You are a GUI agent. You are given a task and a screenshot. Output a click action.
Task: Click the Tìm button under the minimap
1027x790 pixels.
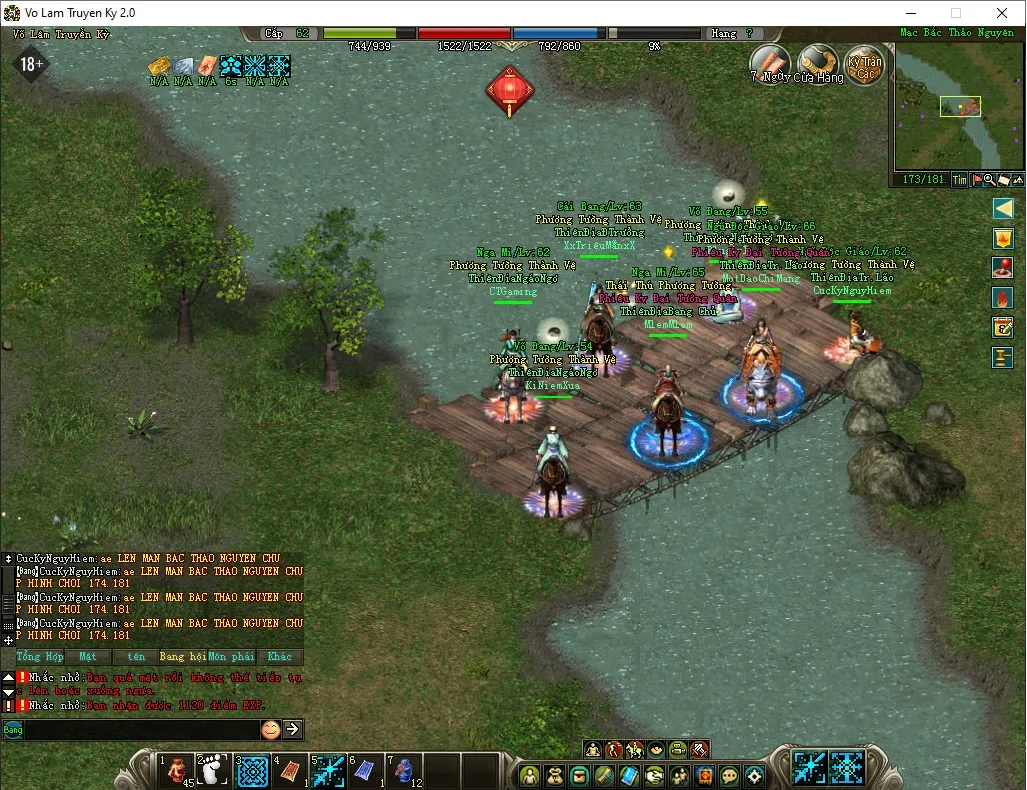click(x=959, y=180)
